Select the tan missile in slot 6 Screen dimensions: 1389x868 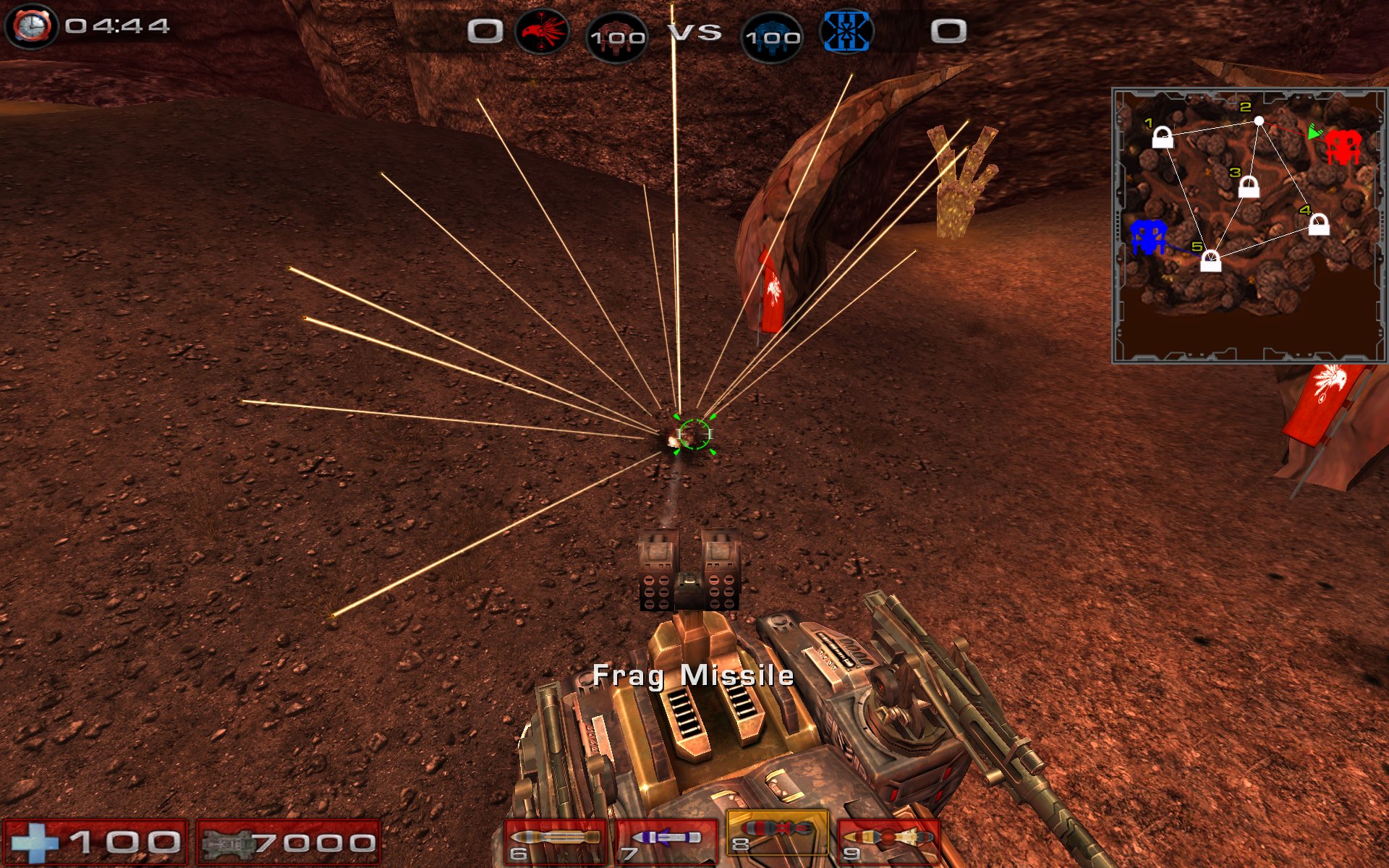556,841
